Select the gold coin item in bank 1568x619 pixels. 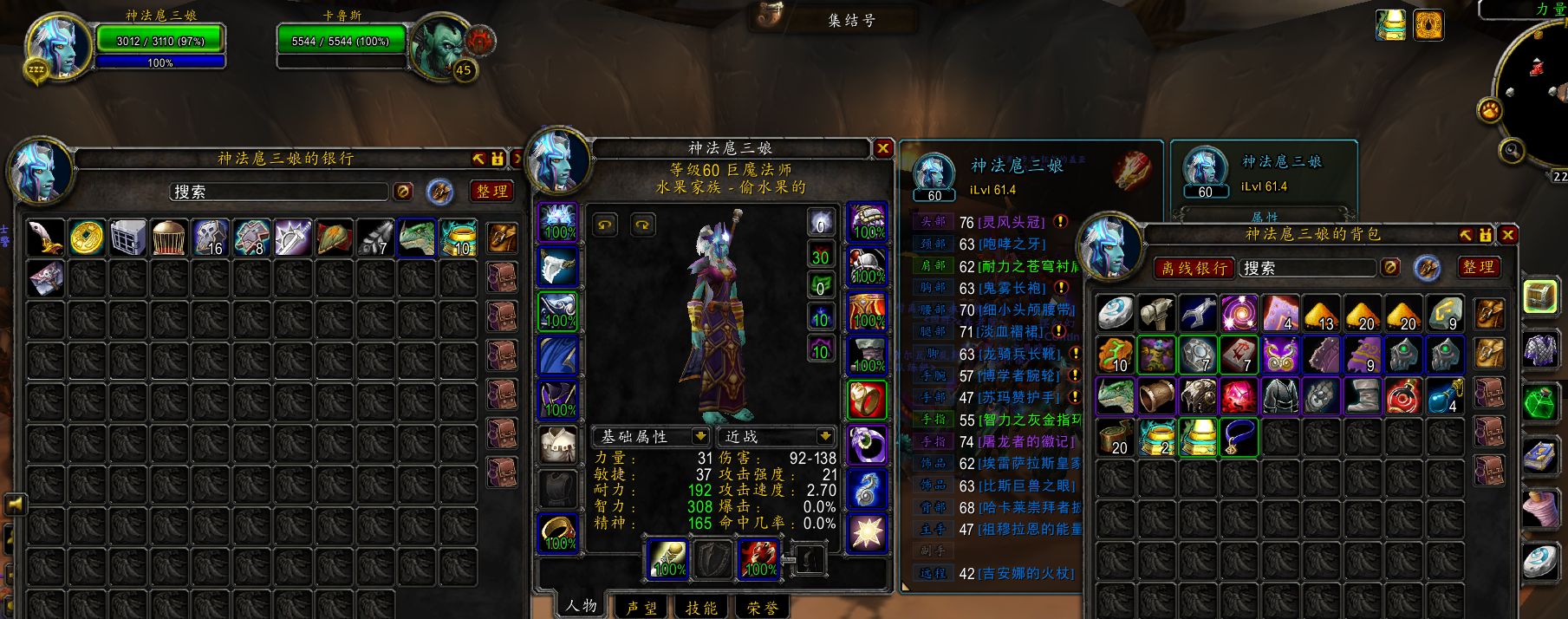(87, 237)
